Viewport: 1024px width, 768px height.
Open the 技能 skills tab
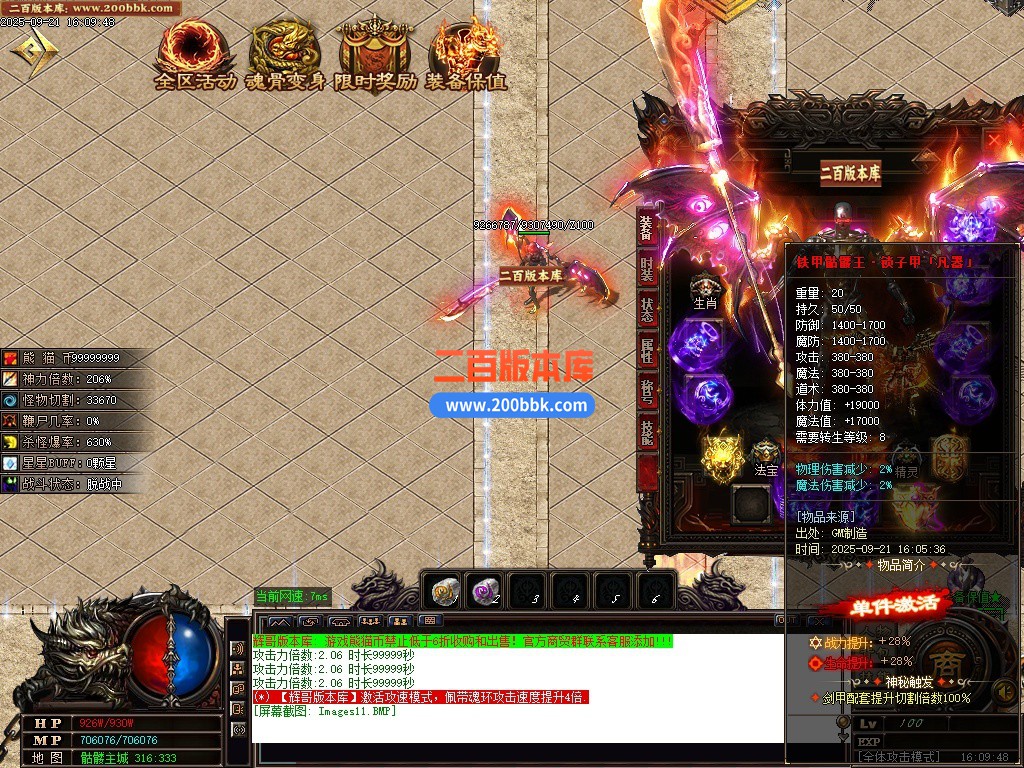[x=647, y=432]
